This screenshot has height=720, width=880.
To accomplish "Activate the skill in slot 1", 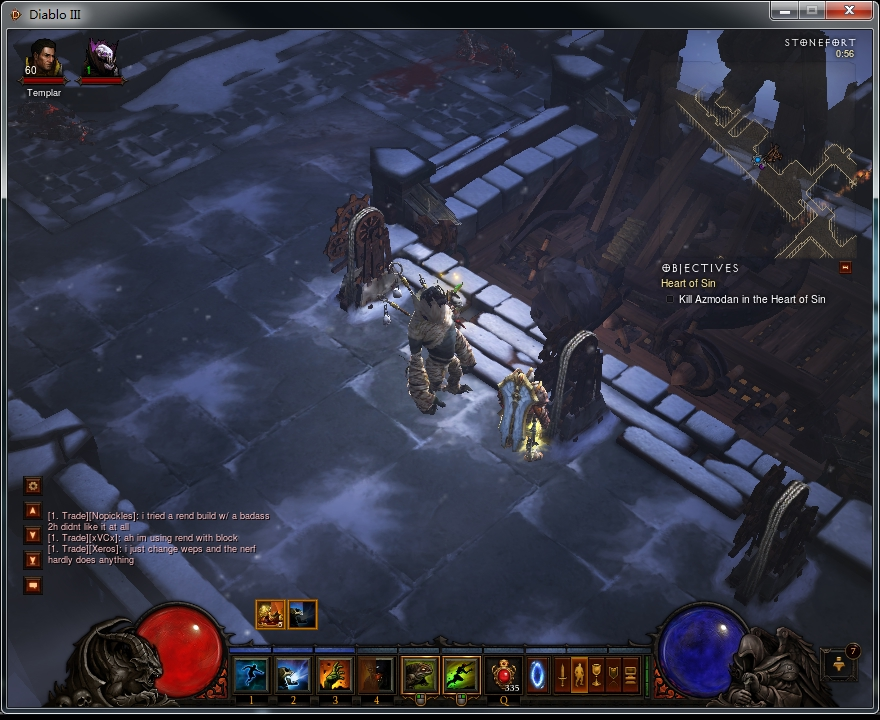I will point(251,675).
